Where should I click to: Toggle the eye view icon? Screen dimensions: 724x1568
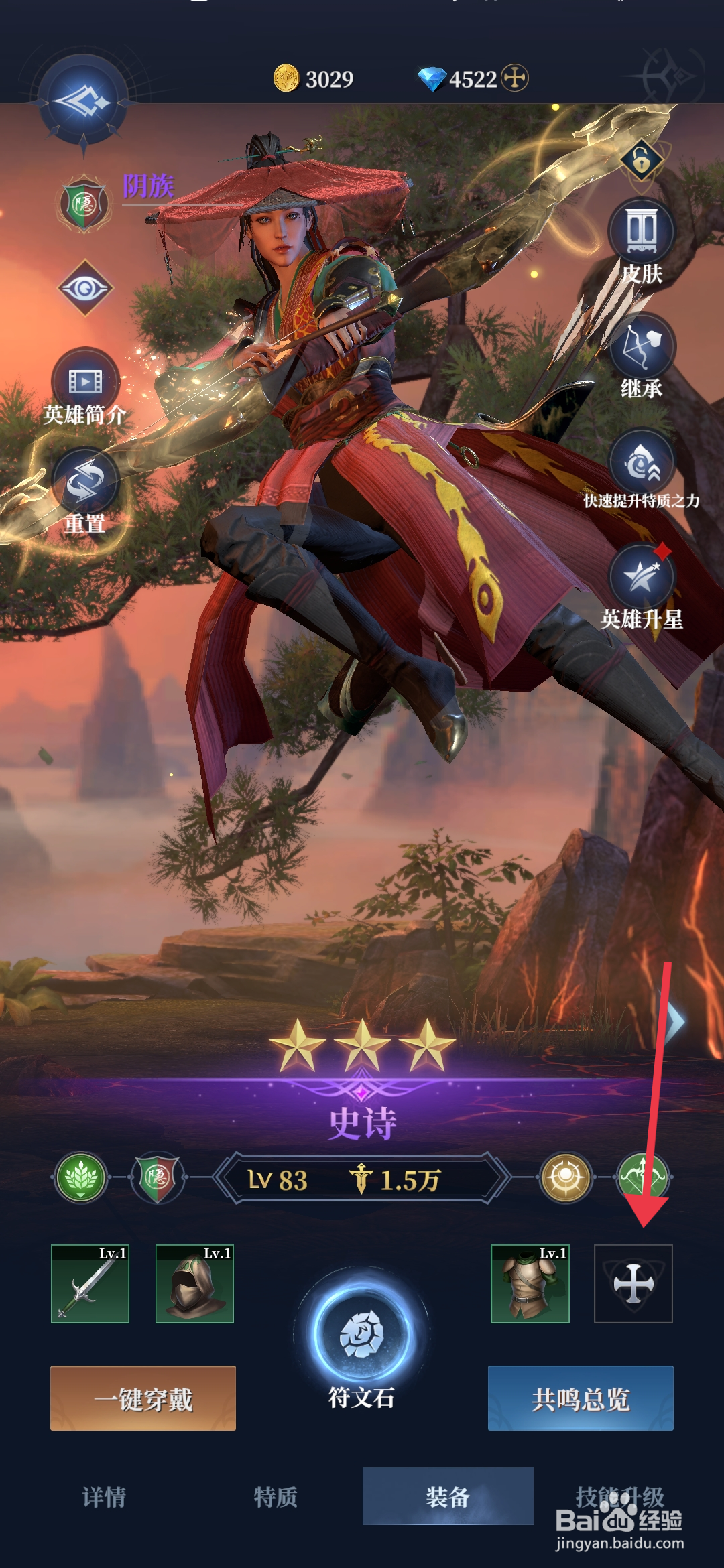click(85, 288)
